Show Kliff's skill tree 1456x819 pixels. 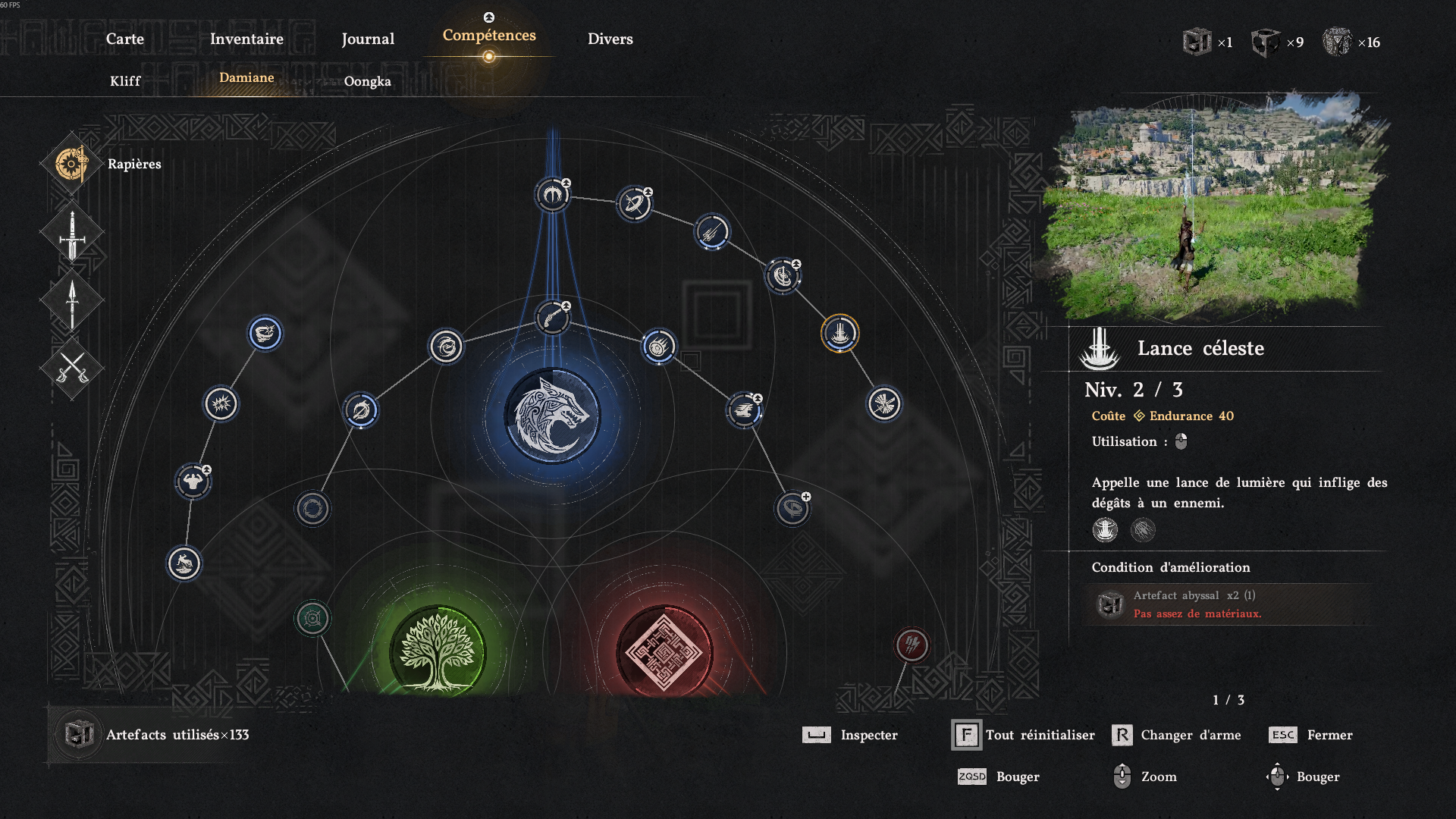click(125, 81)
